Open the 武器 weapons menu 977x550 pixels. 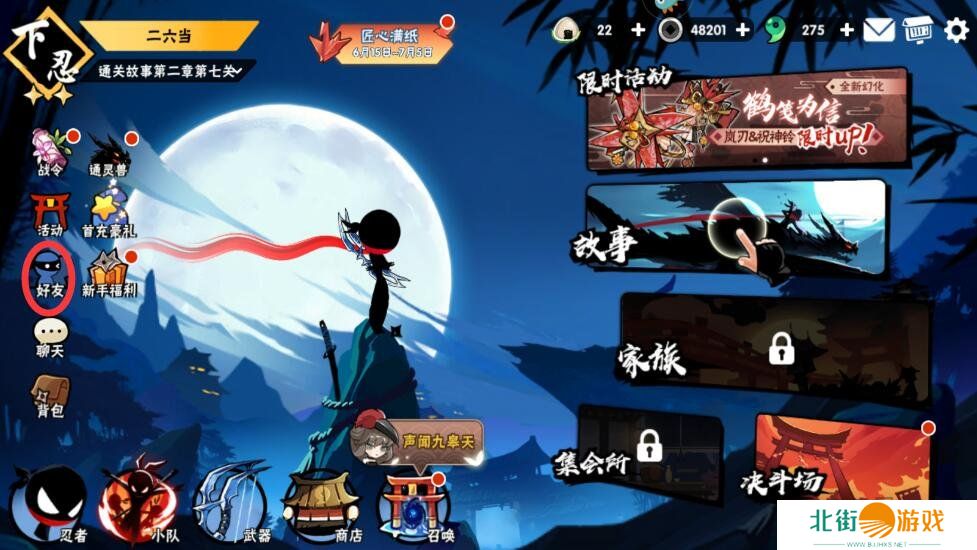[230, 500]
